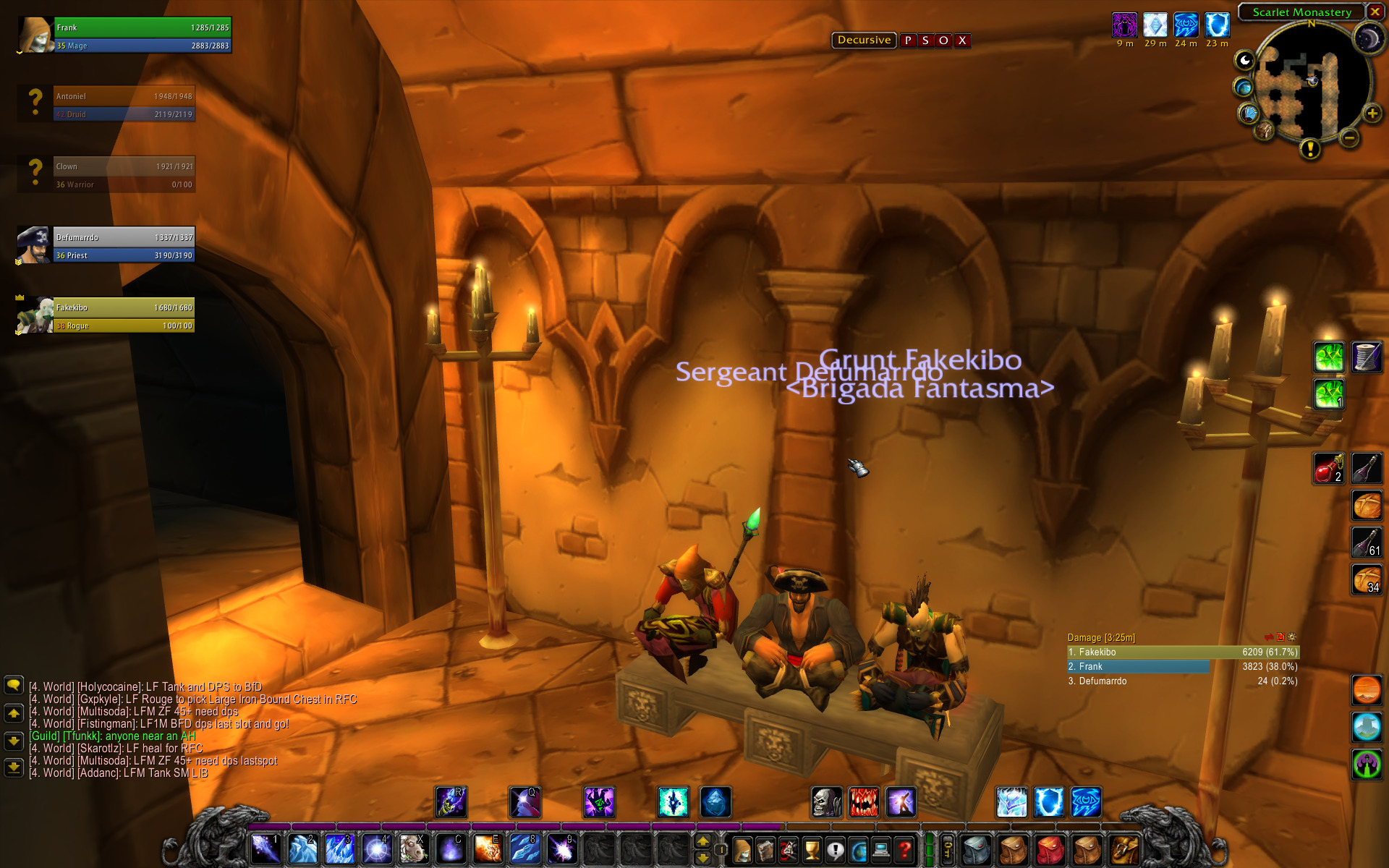This screenshot has height=868, width=1389.
Task: Open the keyring next to the bags
Action: (x=948, y=848)
